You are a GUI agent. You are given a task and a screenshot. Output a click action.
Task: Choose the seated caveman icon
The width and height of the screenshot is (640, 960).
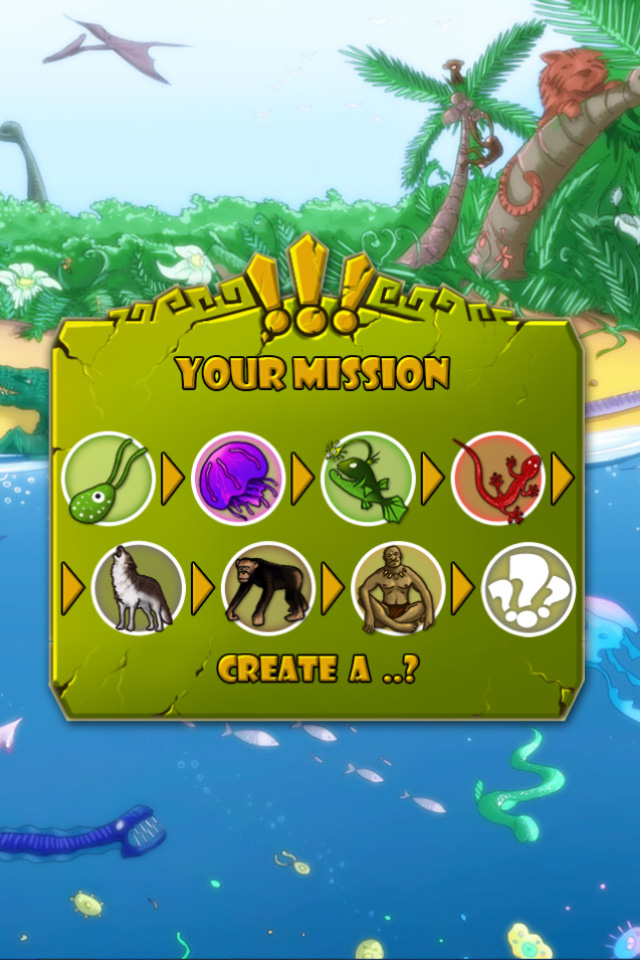(x=398, y=589)
